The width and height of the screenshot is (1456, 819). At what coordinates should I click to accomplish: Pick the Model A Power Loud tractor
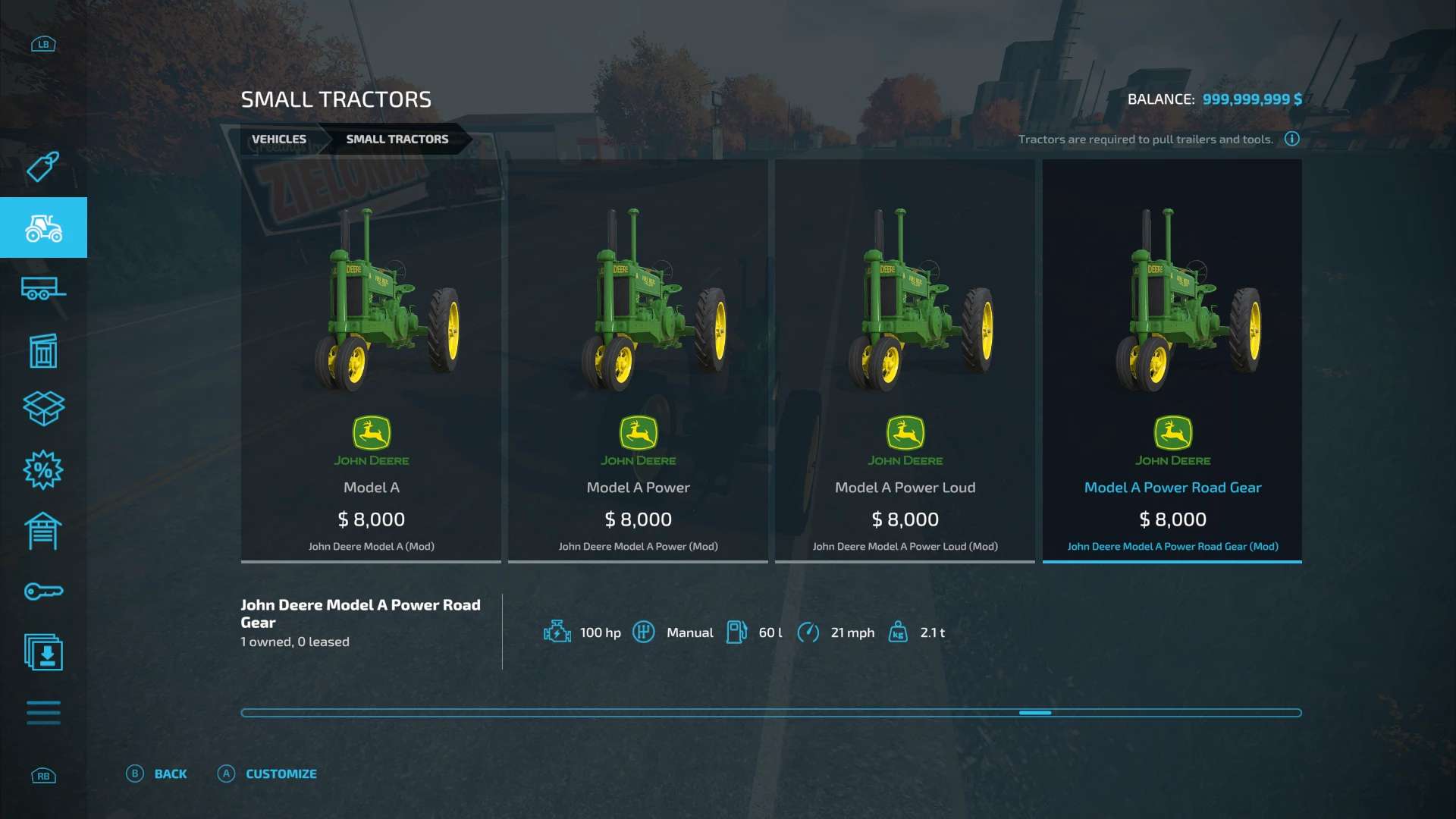click(x=905, y=361)
